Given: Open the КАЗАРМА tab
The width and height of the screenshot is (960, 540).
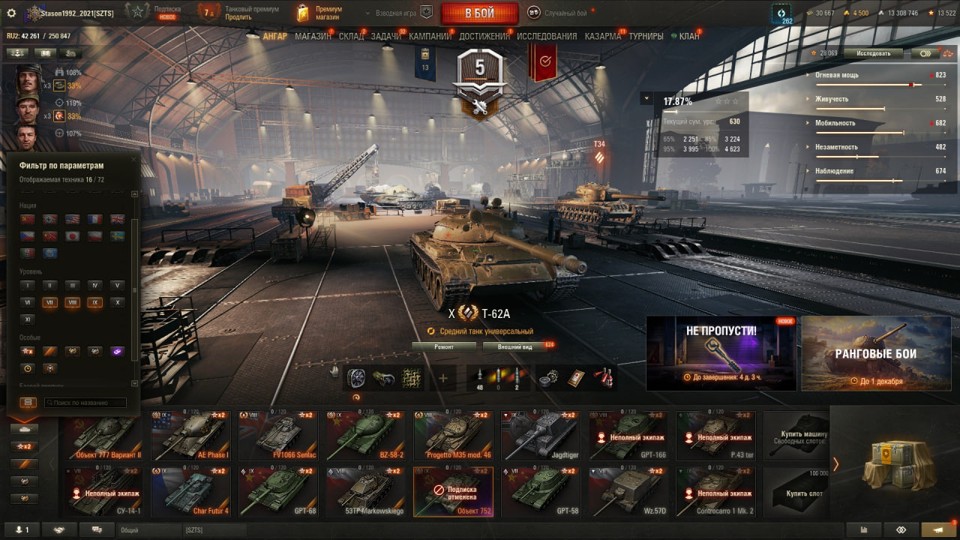Looking at the screenshot, I should tap(602, 36).
